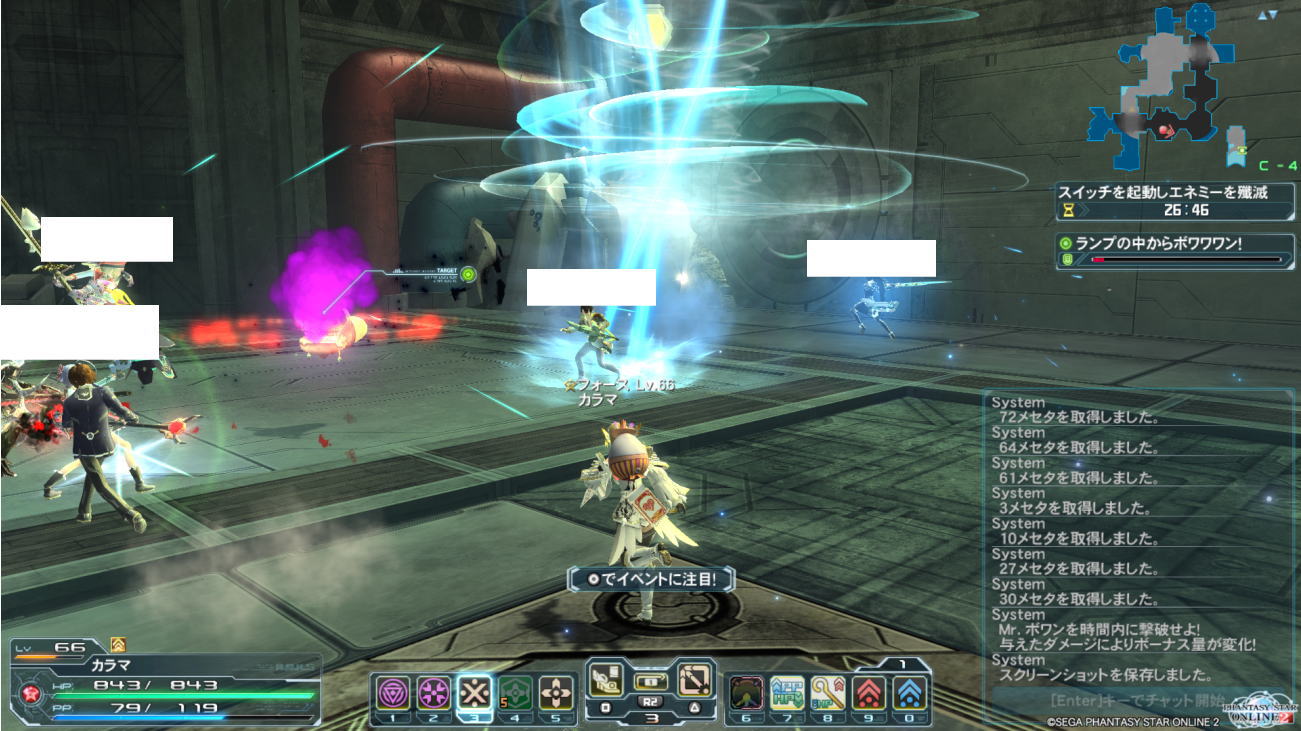Viewport: 1301px width, 731px height.
Task: Activate the PP-to-HP conversion skill in slot 7
Action: pos(787,693)
